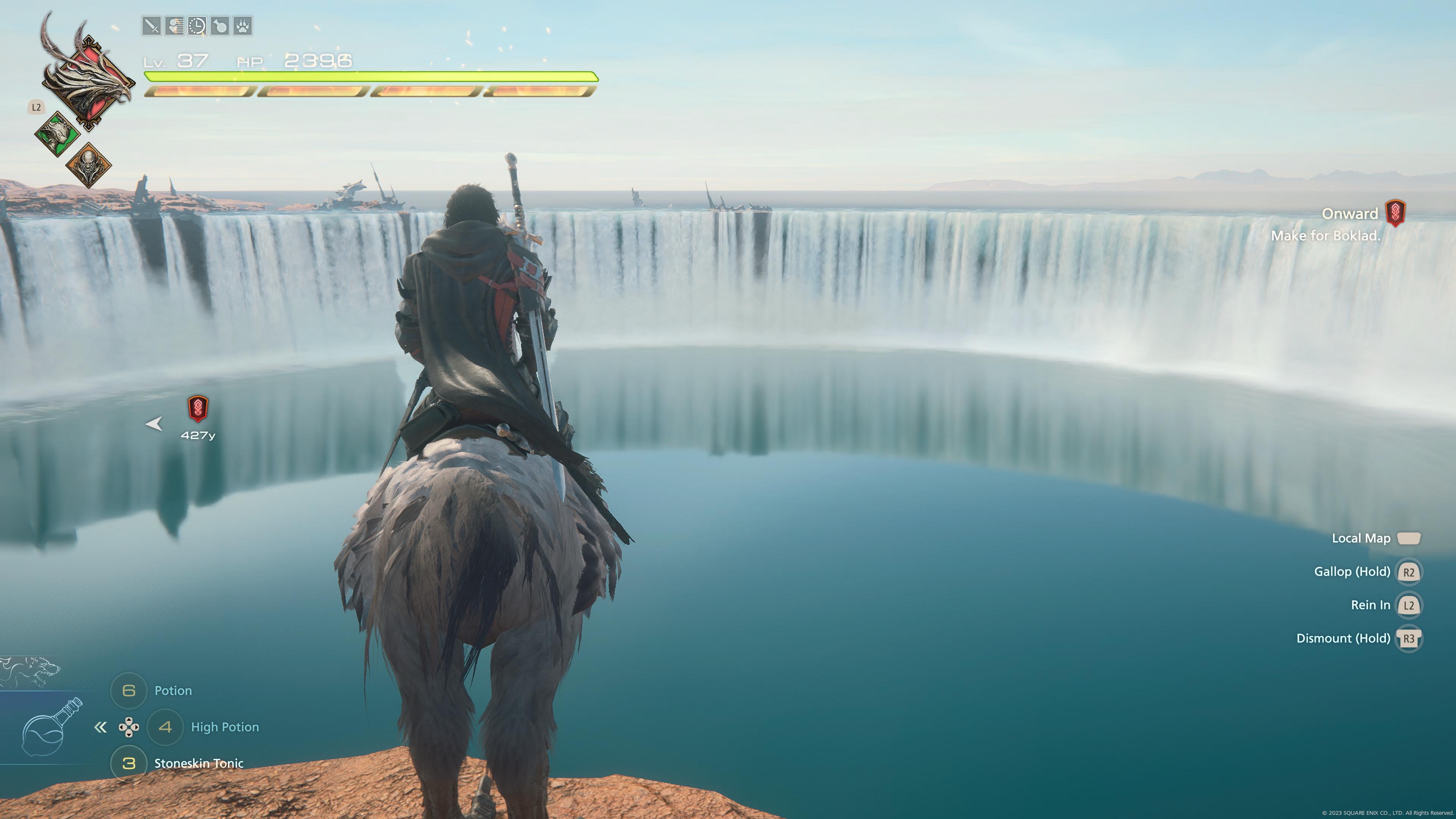
Task: Click the sword status icon
Action: coord(152,26)
